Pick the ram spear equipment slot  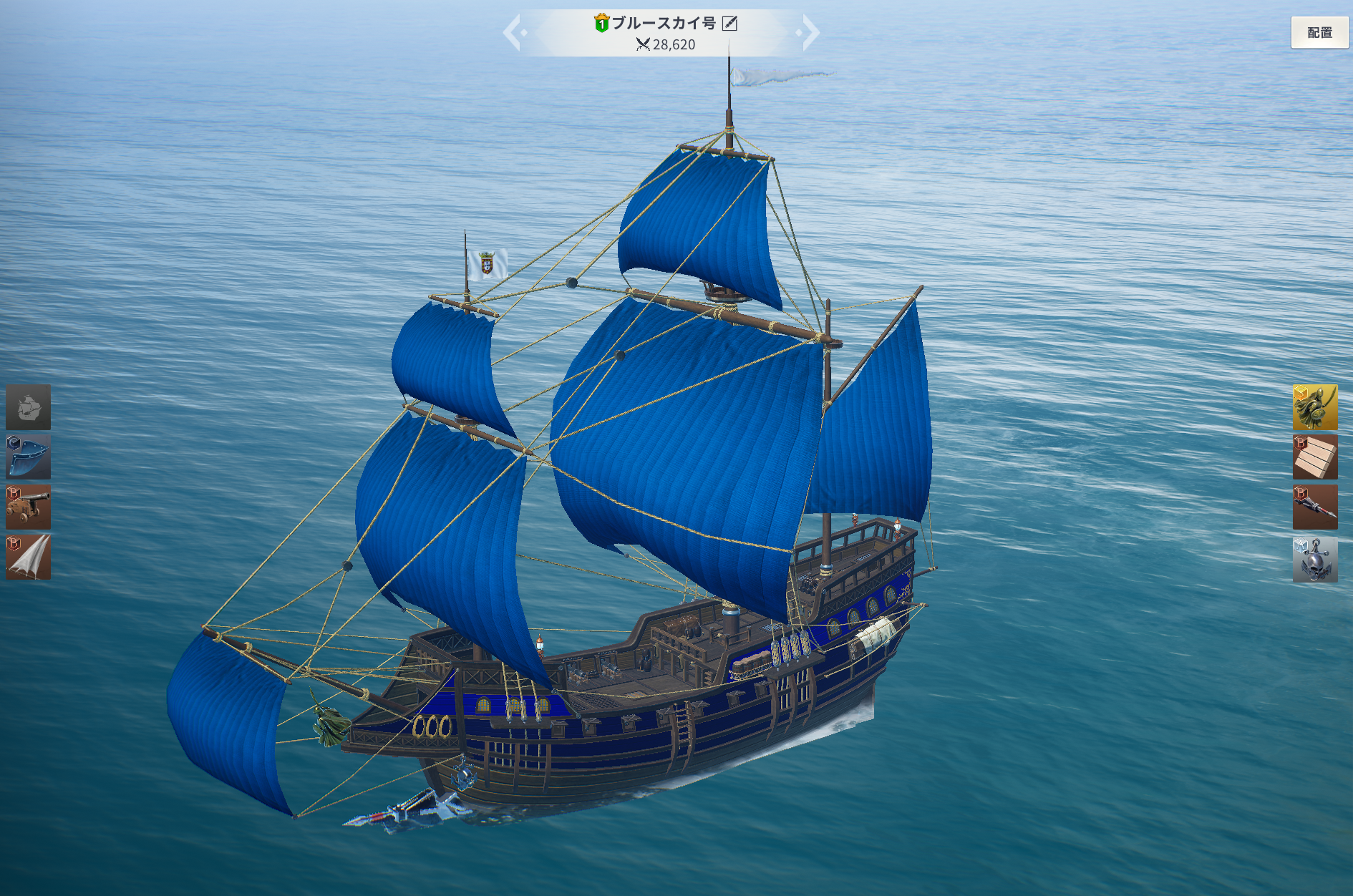(1315, 507)
